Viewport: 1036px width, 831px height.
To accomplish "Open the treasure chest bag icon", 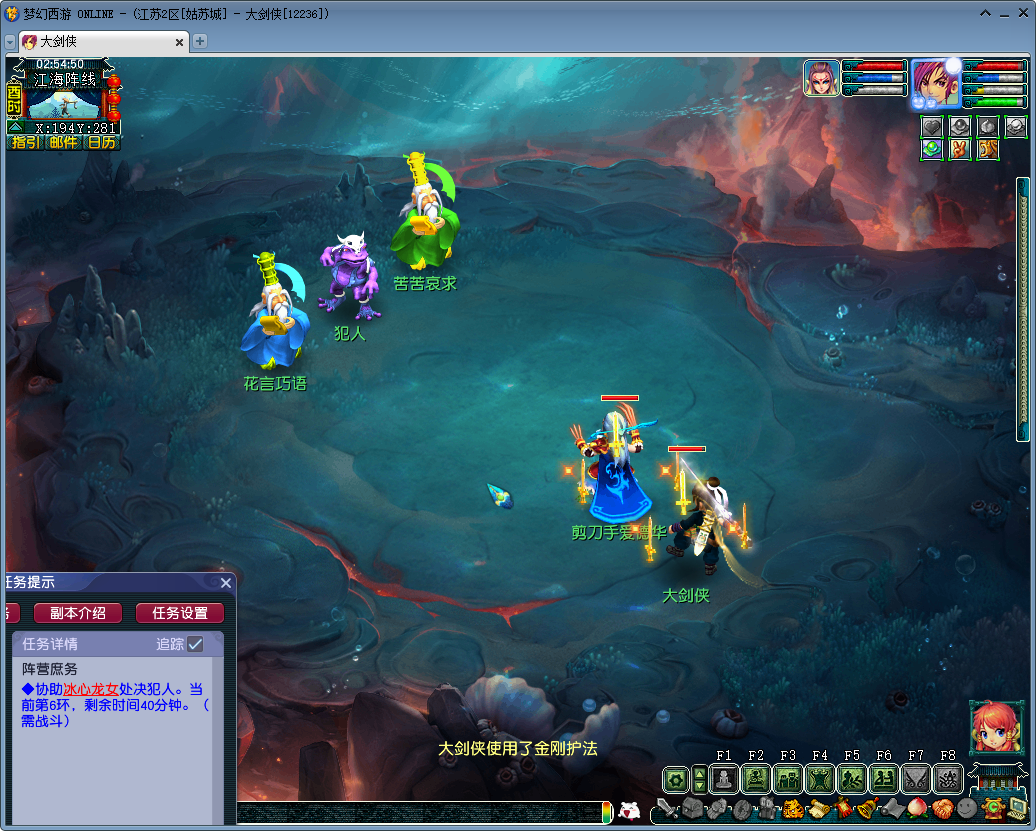I will (x=692, y=808).
